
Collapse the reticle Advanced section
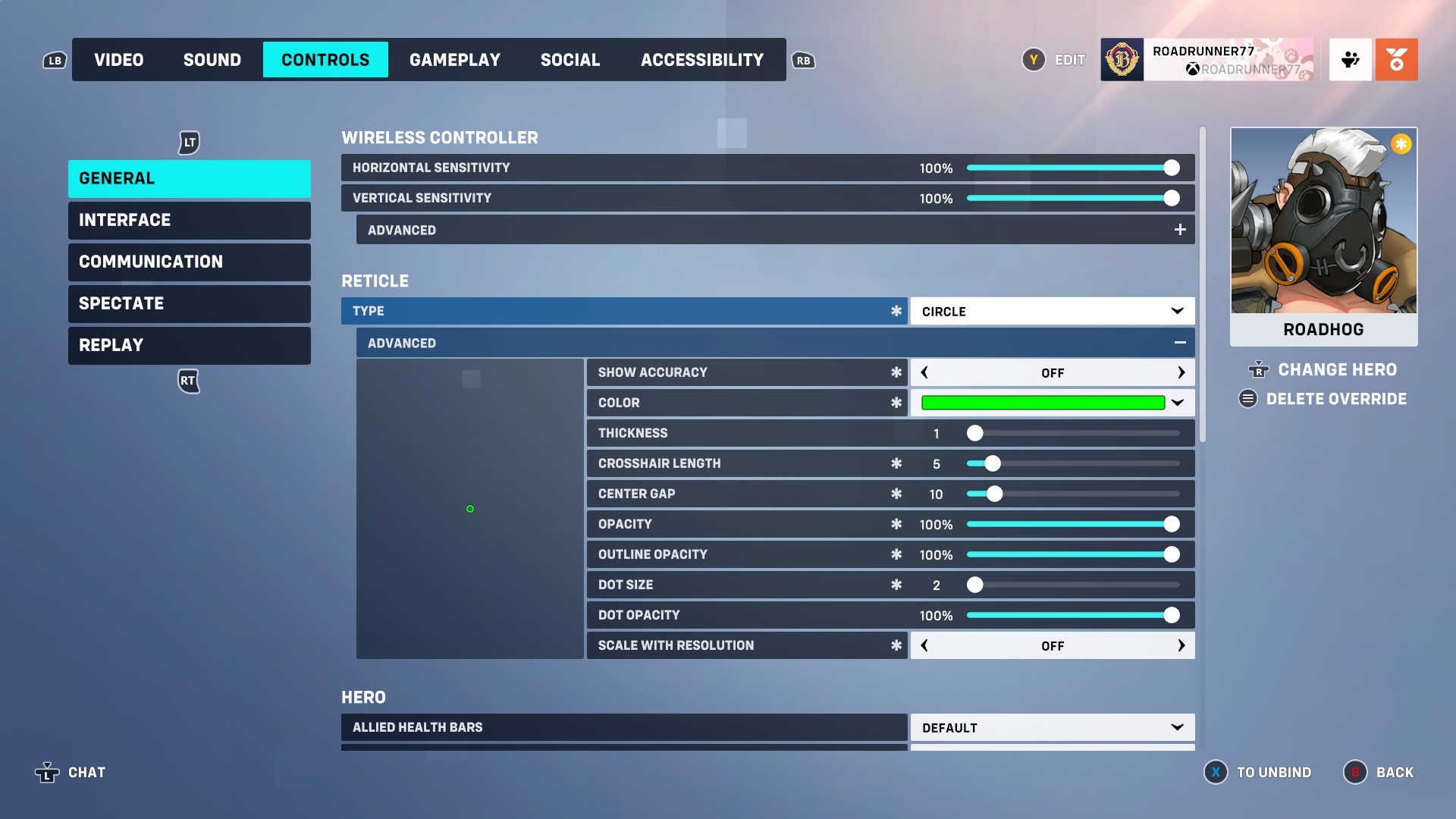pos(1179,343)
